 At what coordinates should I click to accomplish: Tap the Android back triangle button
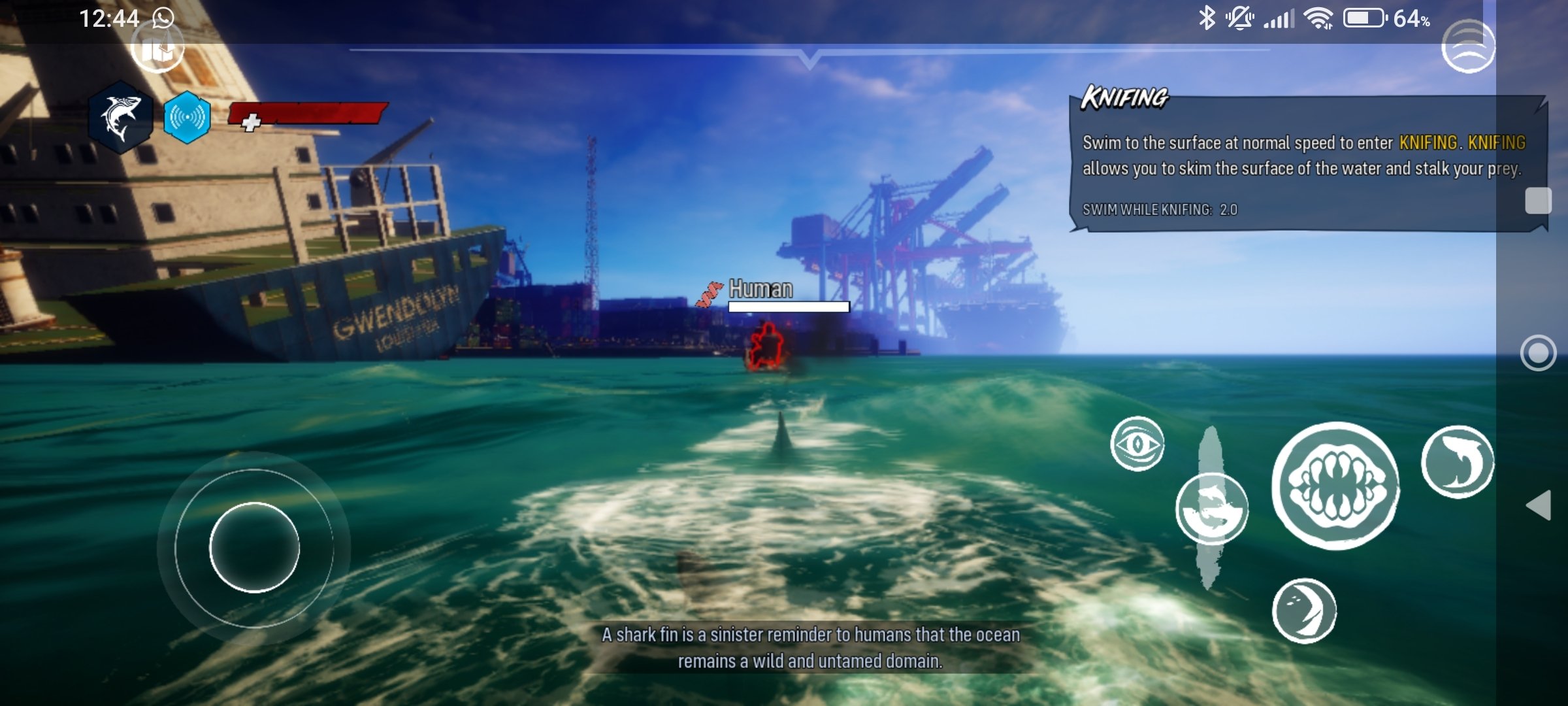(1539, 505)
